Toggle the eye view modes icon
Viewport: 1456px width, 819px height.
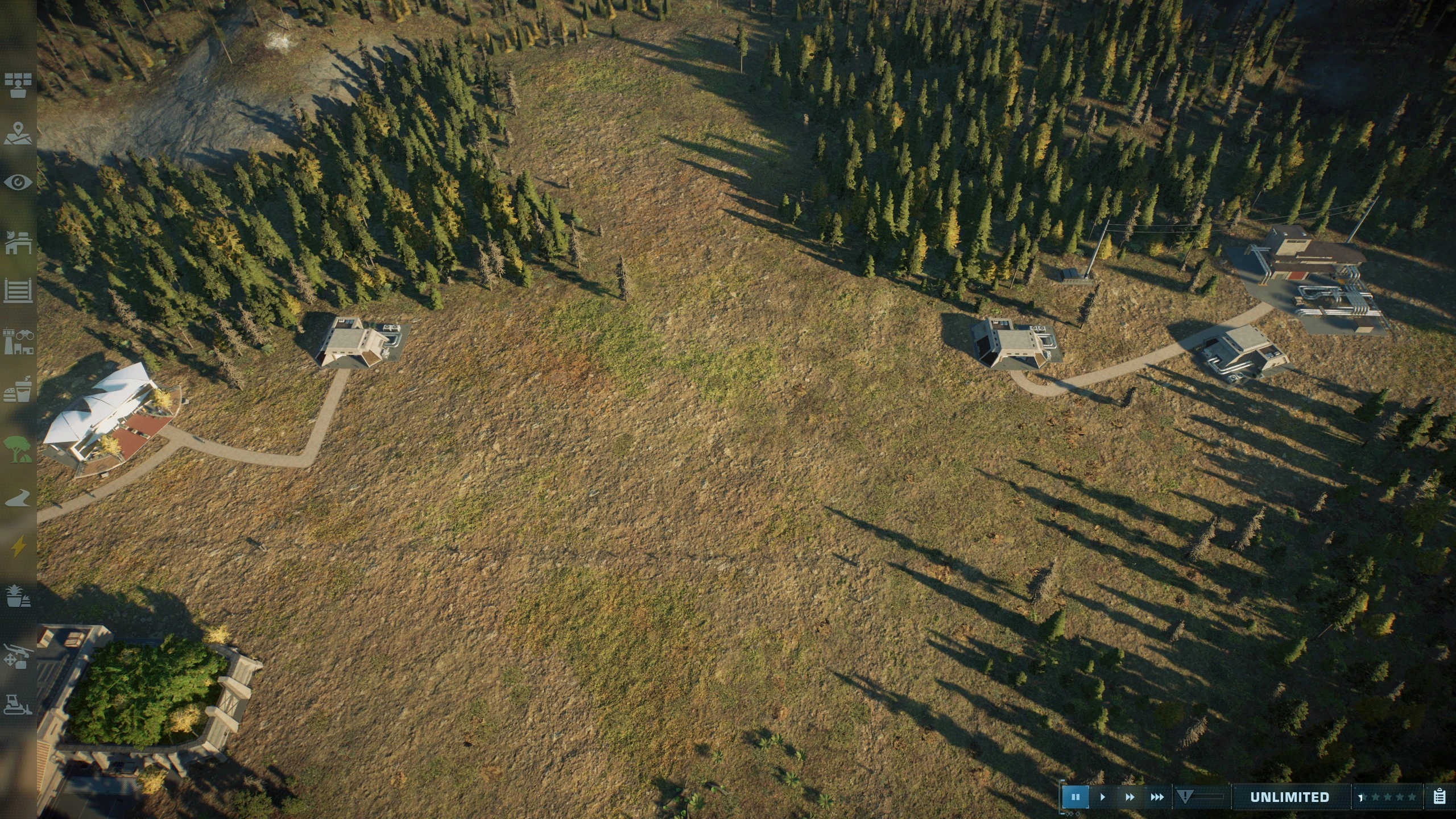[18, 183]
